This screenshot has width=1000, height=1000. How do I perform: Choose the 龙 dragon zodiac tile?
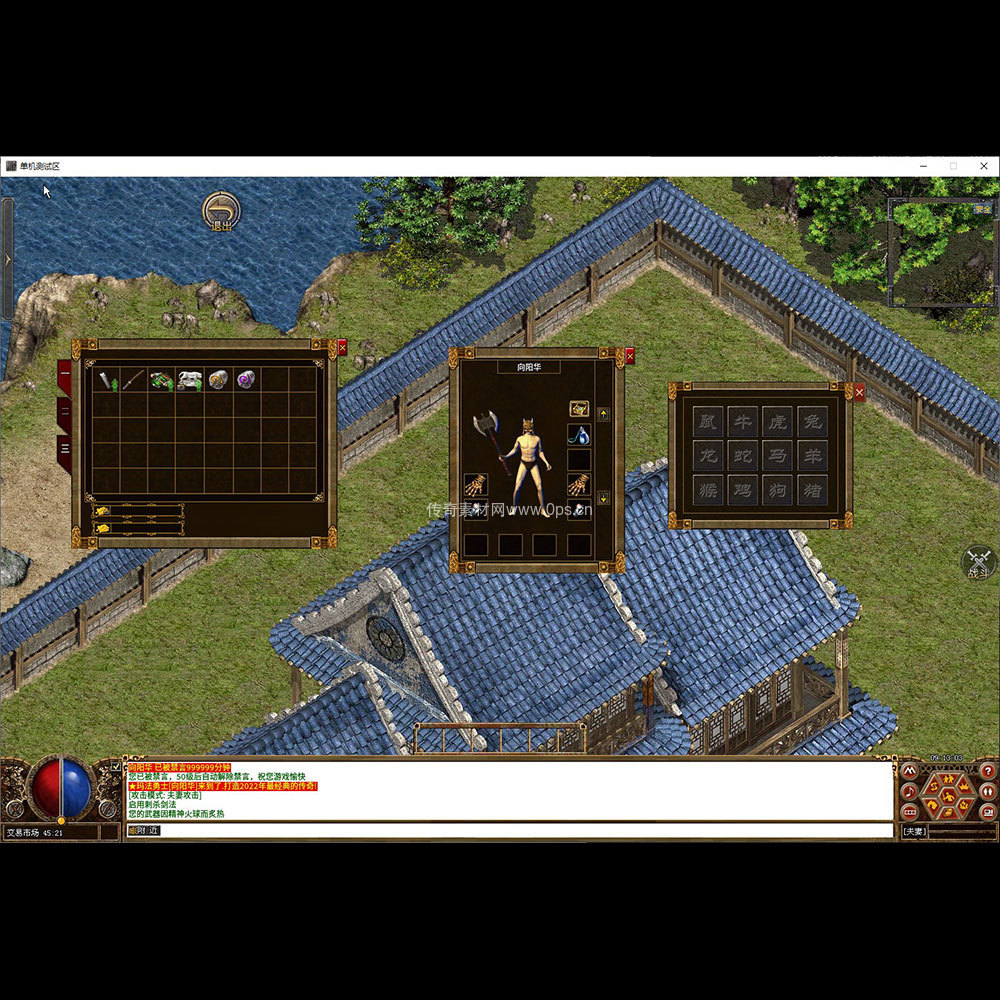[708, 455]
